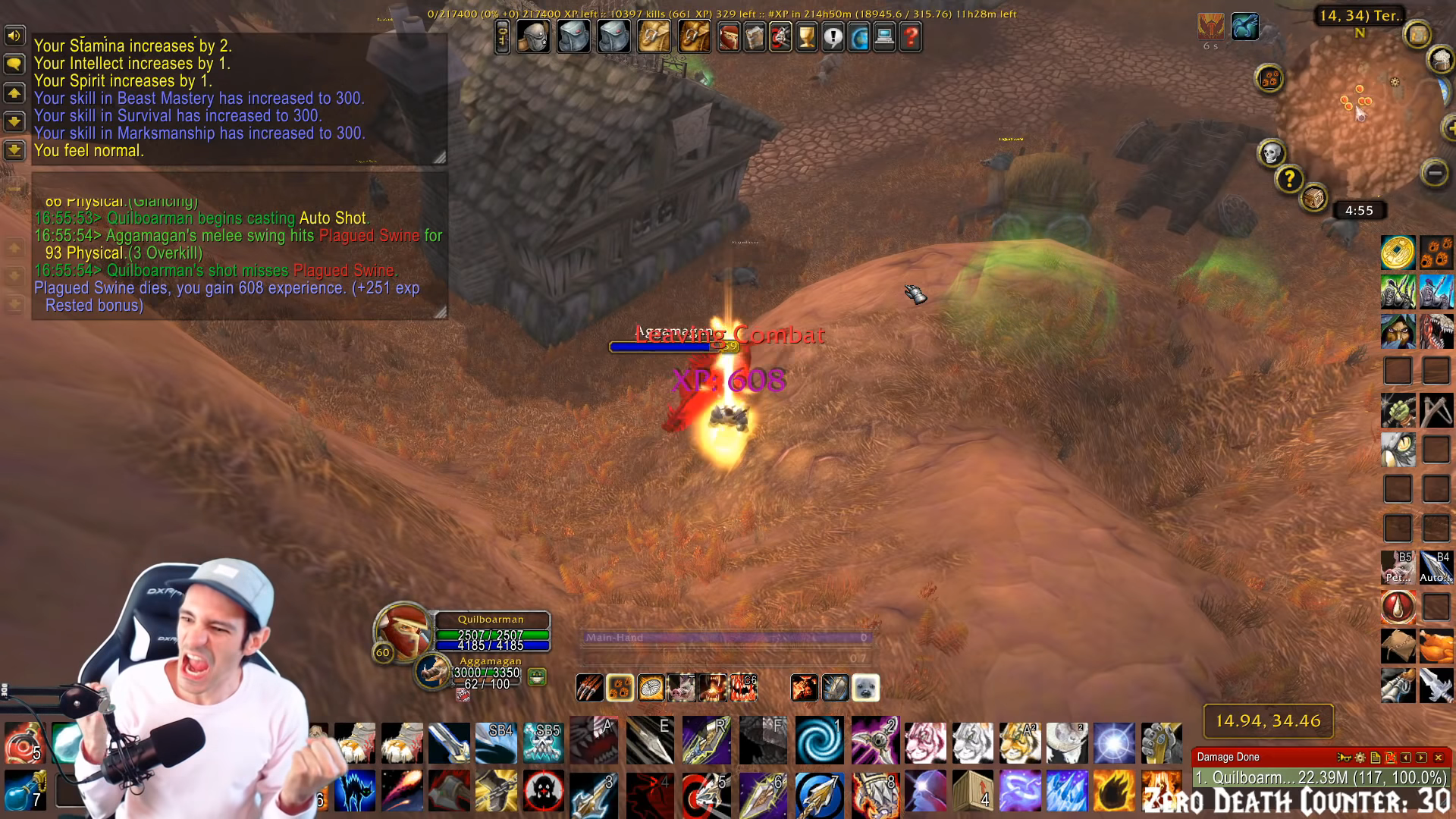
Task: Open the yellow question mark minimap button
Action: click(1289, 180)
